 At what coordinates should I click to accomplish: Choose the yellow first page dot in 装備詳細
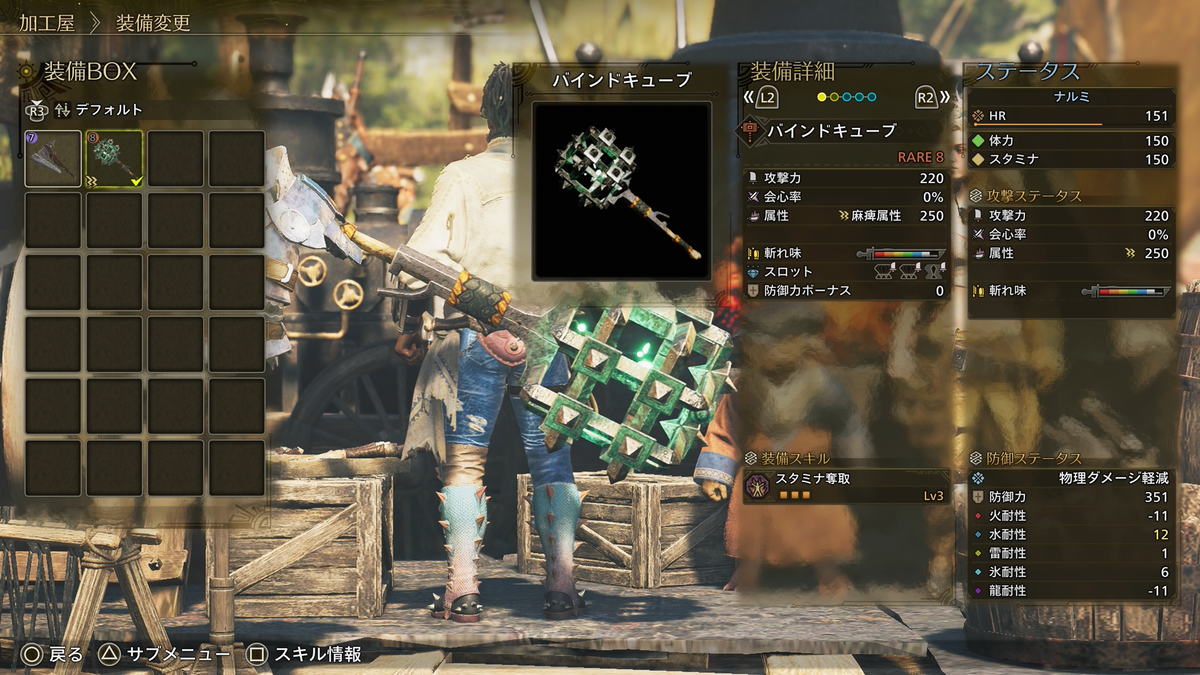click(x=822, y=97)
